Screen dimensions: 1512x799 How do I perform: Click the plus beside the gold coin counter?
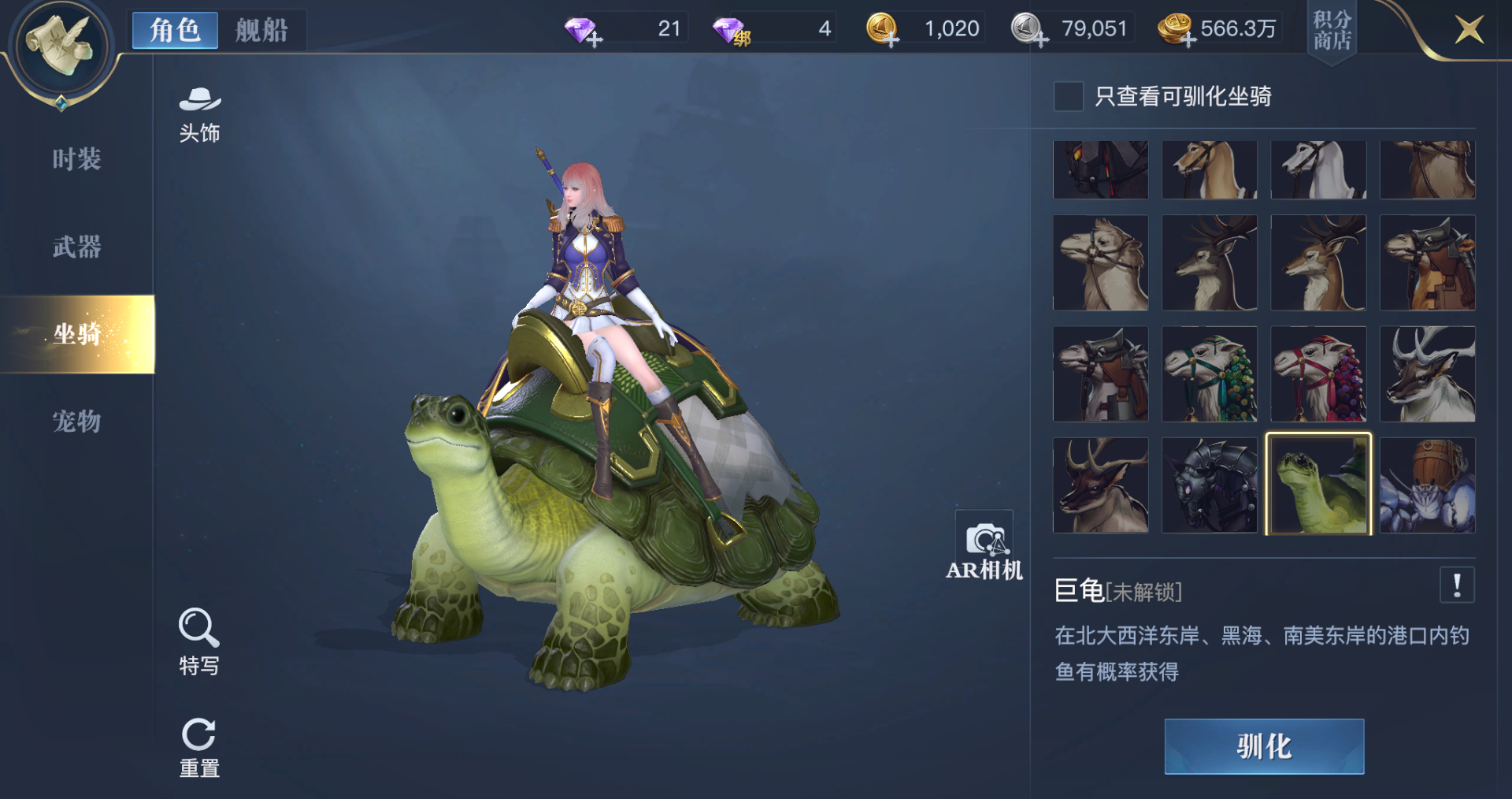891,37
